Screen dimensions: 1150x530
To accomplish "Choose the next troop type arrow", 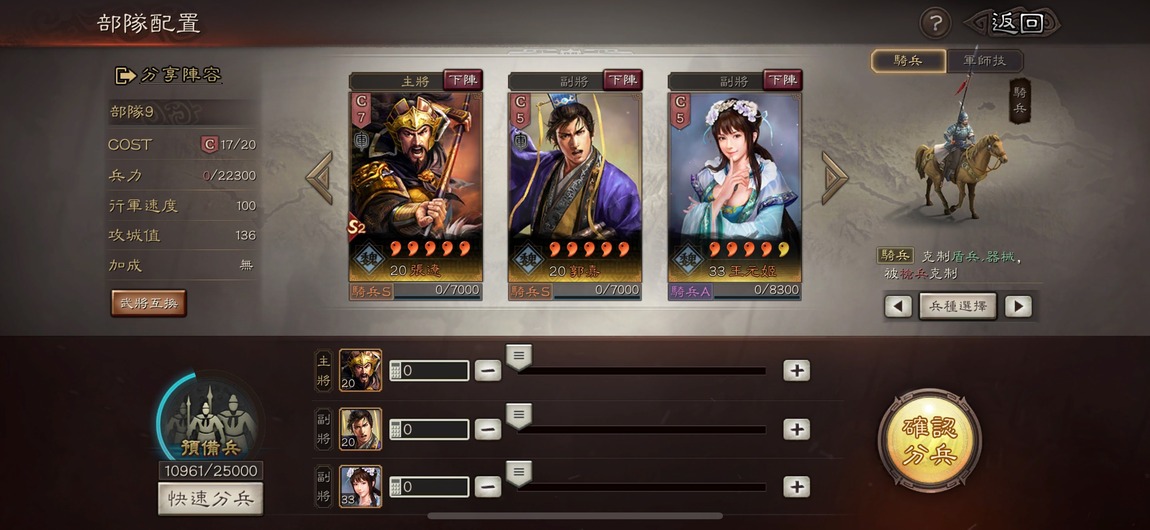I will [1018, 306].
